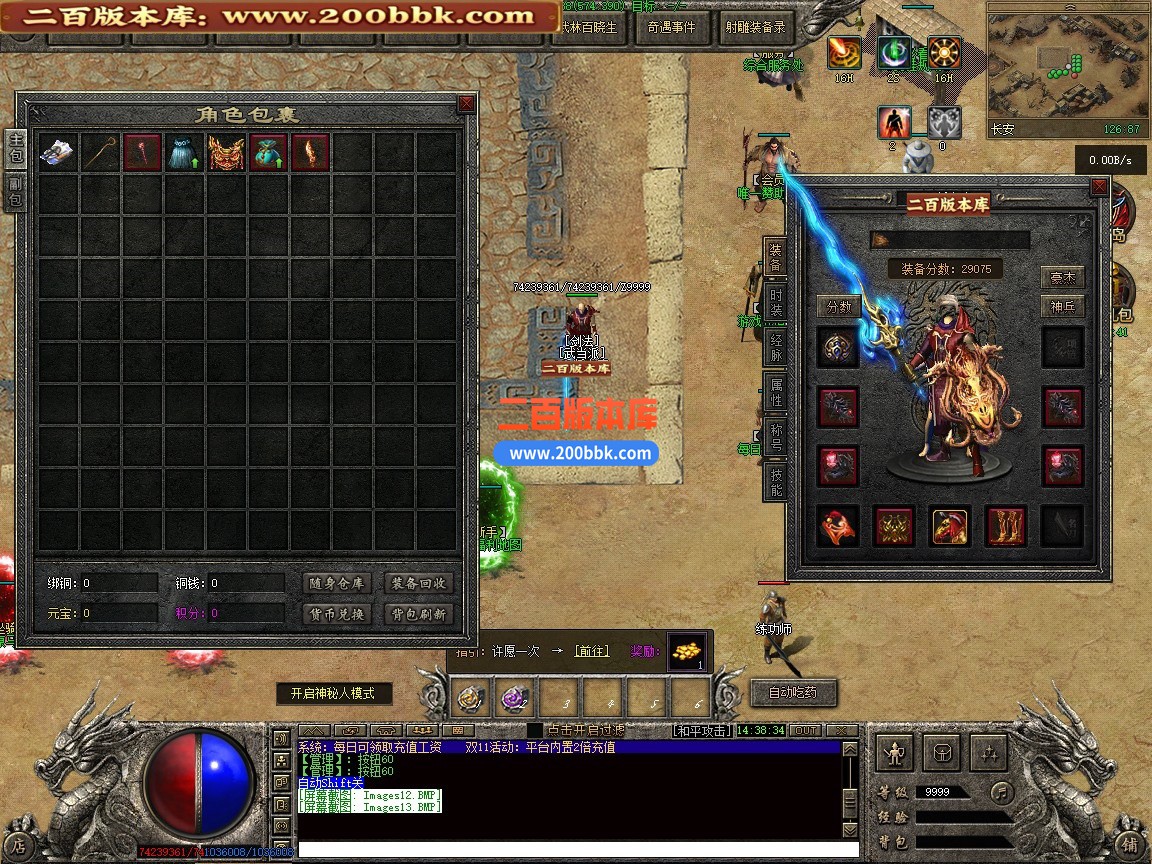Open the 属性 attributes tab

point(775,392)
